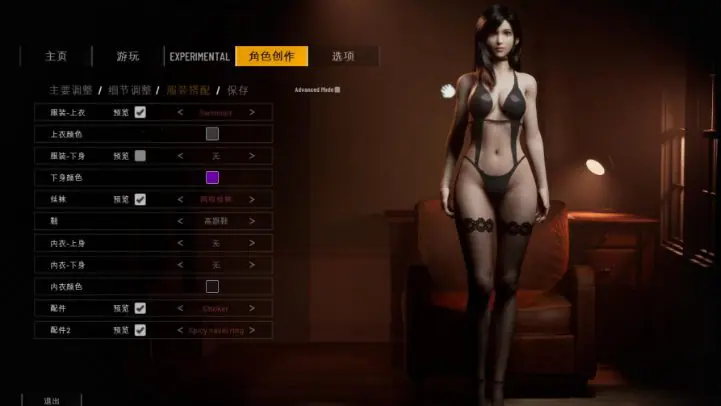Pick the 上衣颜色 top color swatch
The width and height of the screenshot is (721, 406).
pyautogui.click(x=212, y=134)
